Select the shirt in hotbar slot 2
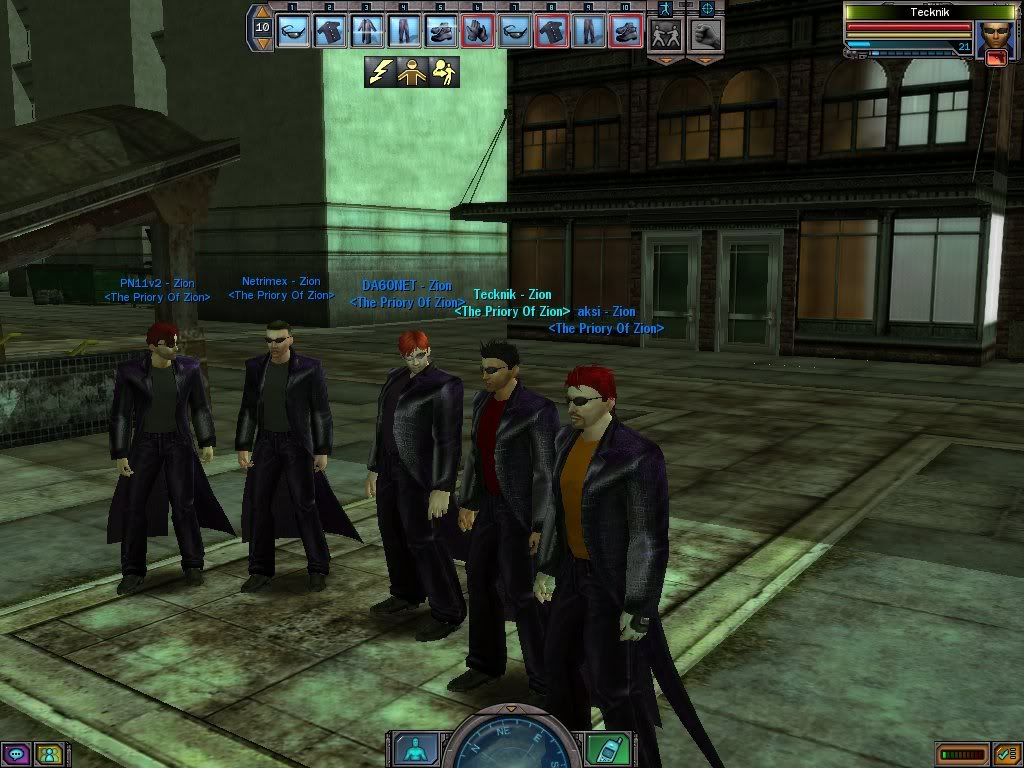1024x768 pixels. tap(331, 31)
